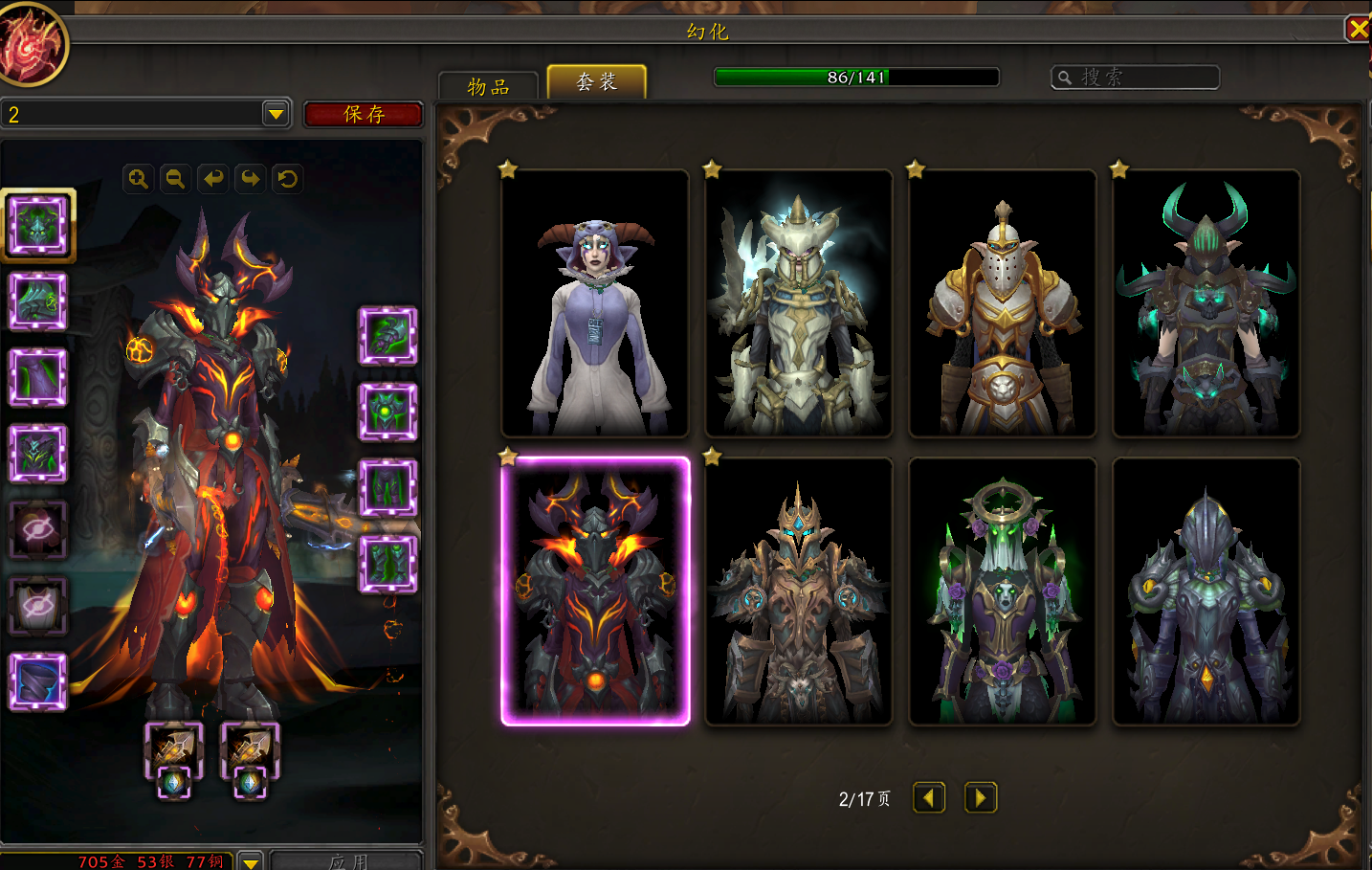Return to the previous sets page
Screen dimensions: 1372x870
coord(928,797)
